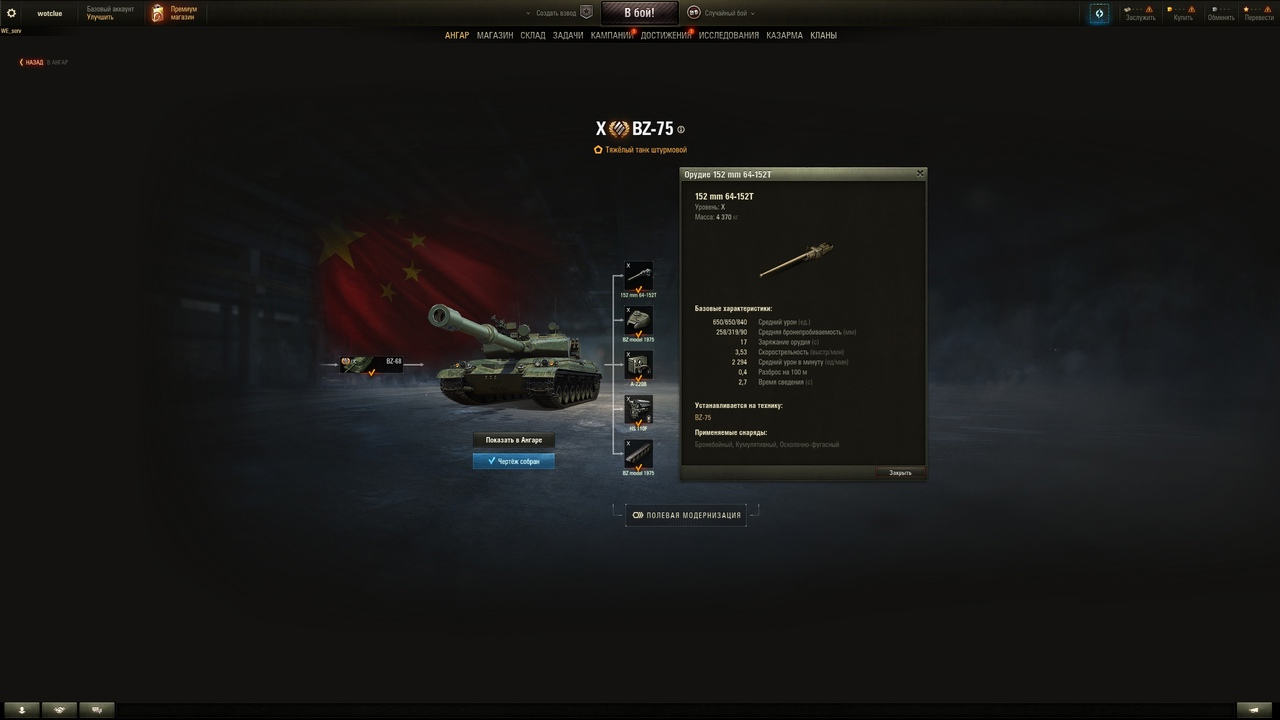The image size is (1280, 720).
Task: Open Полевая модернизация
Action: [686, 515]
